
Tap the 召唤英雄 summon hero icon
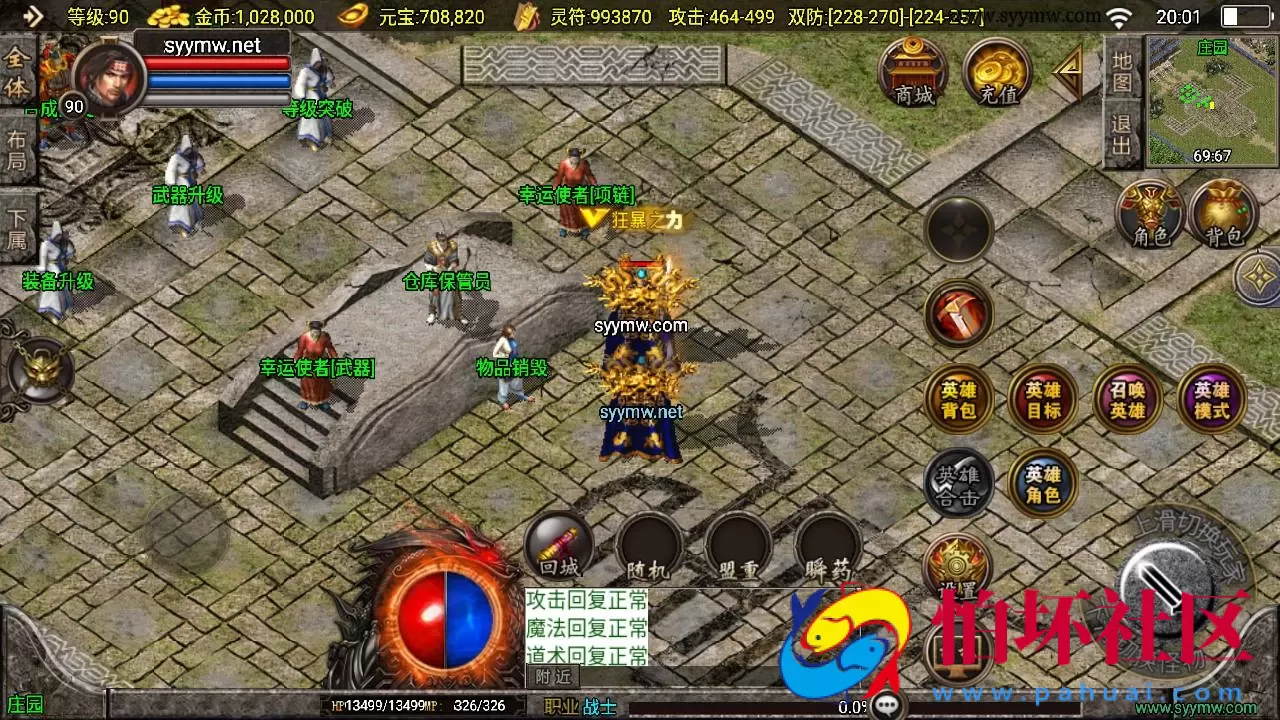click(x=1128, y=399)
